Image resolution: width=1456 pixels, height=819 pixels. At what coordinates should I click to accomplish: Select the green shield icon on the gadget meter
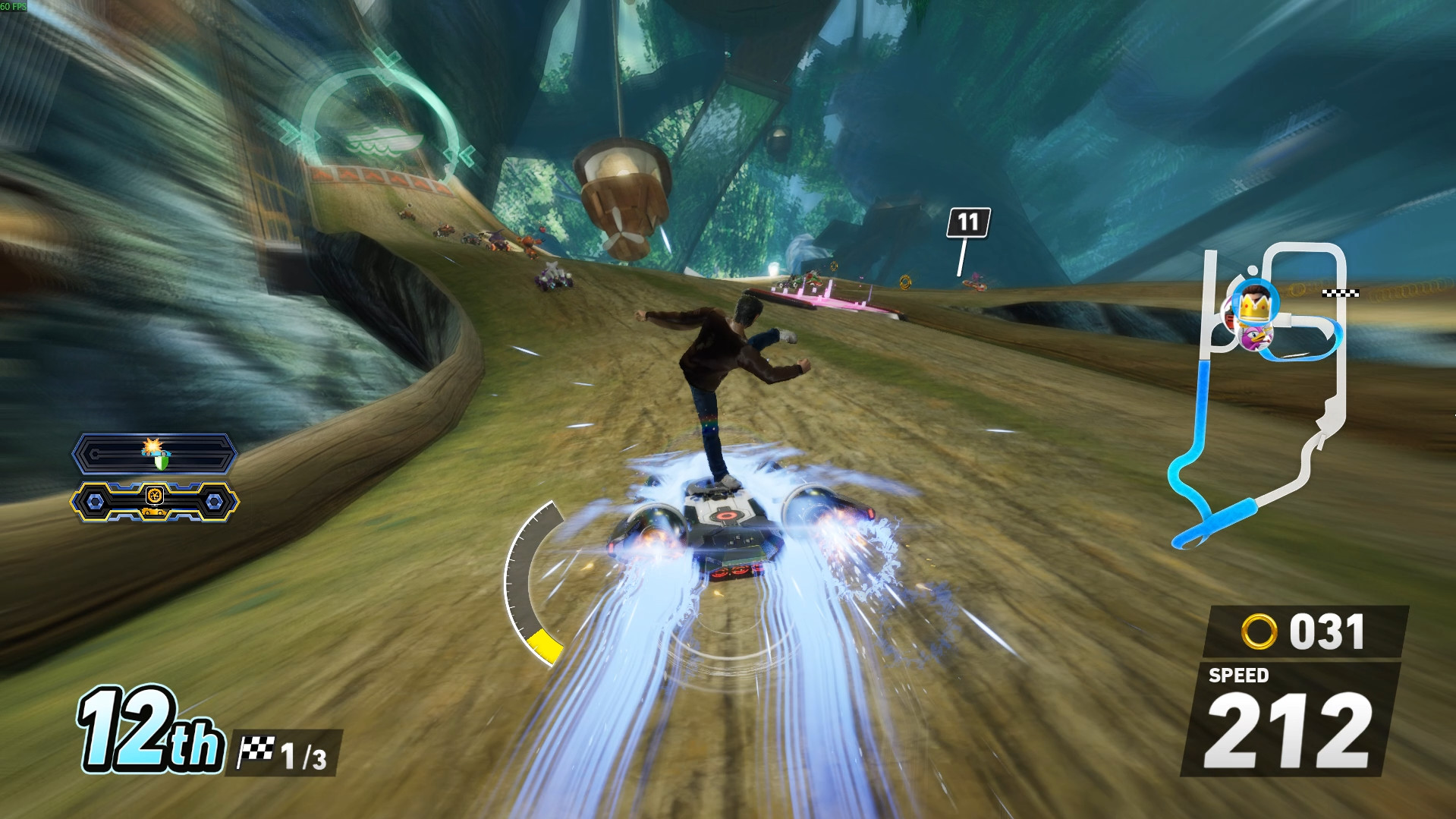(x=160, y=462)
